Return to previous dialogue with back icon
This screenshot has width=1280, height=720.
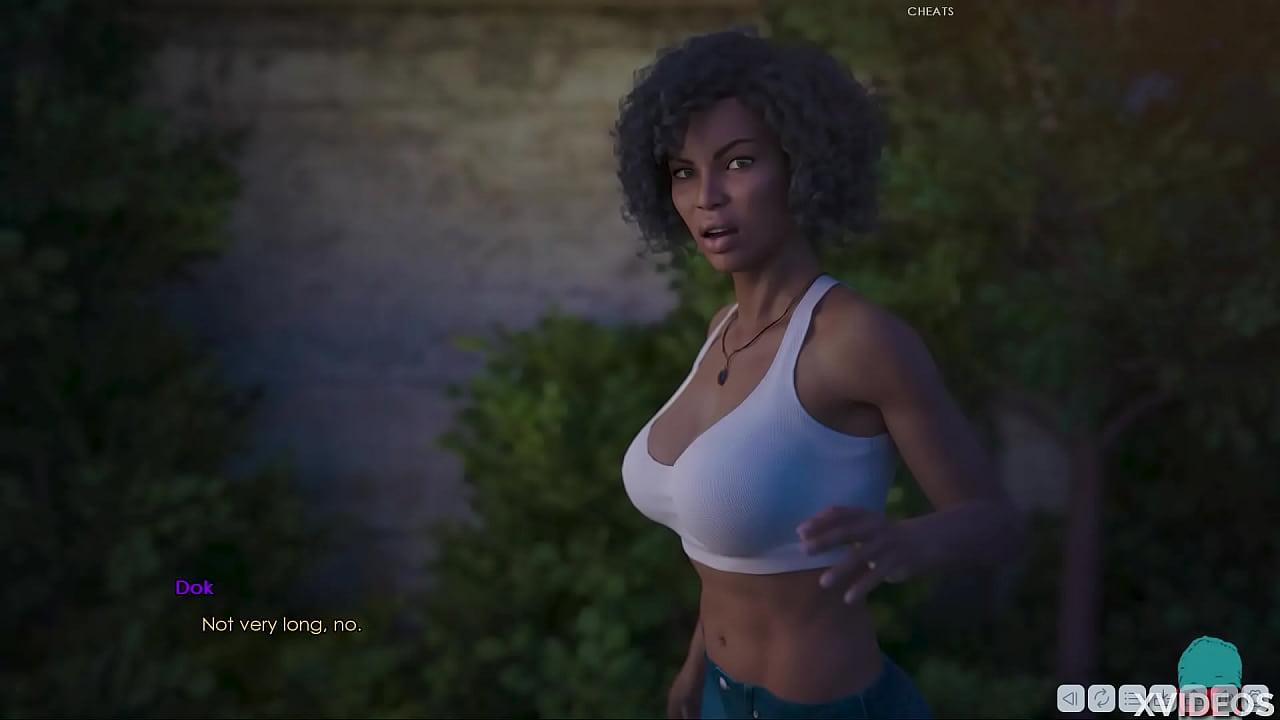point(1069,699)
